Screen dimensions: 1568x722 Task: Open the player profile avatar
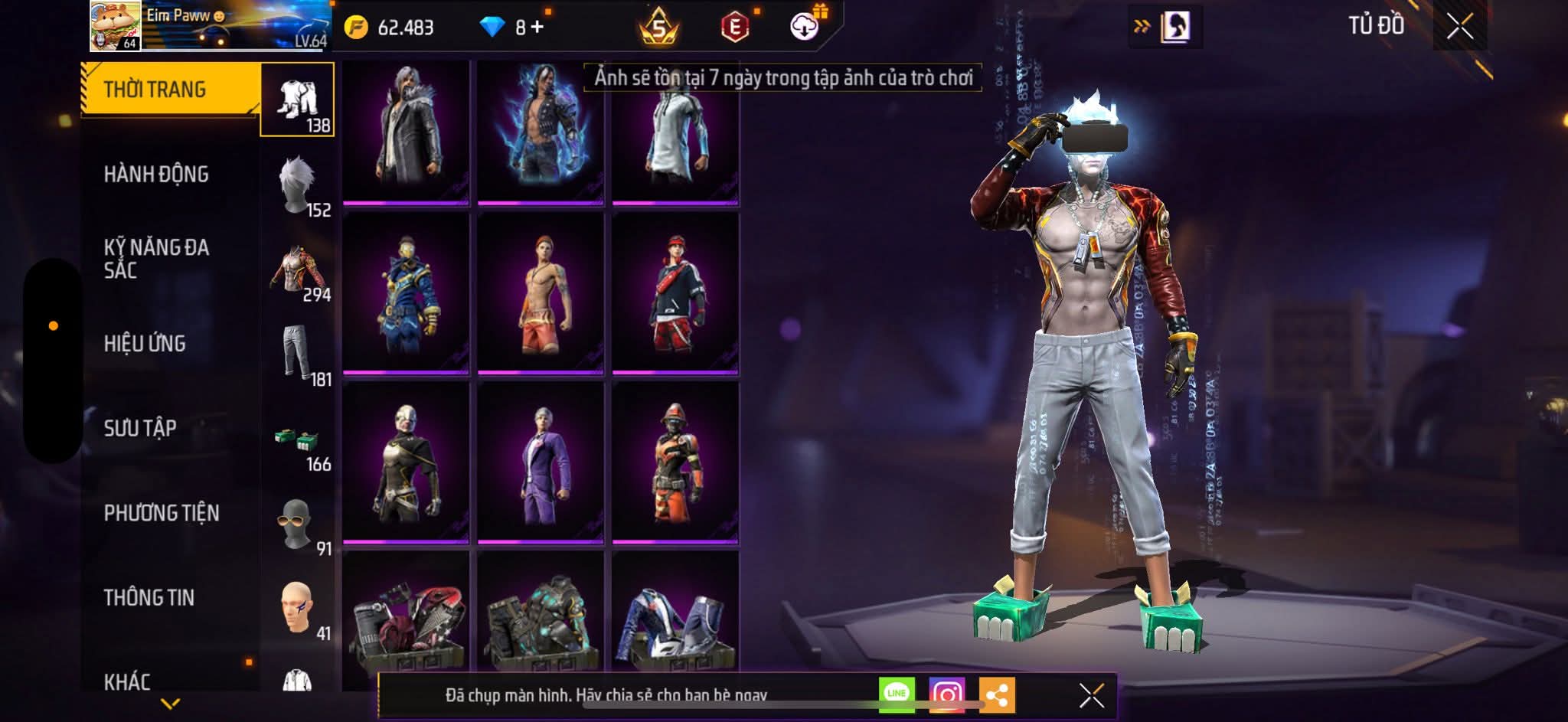click(115, 26)
